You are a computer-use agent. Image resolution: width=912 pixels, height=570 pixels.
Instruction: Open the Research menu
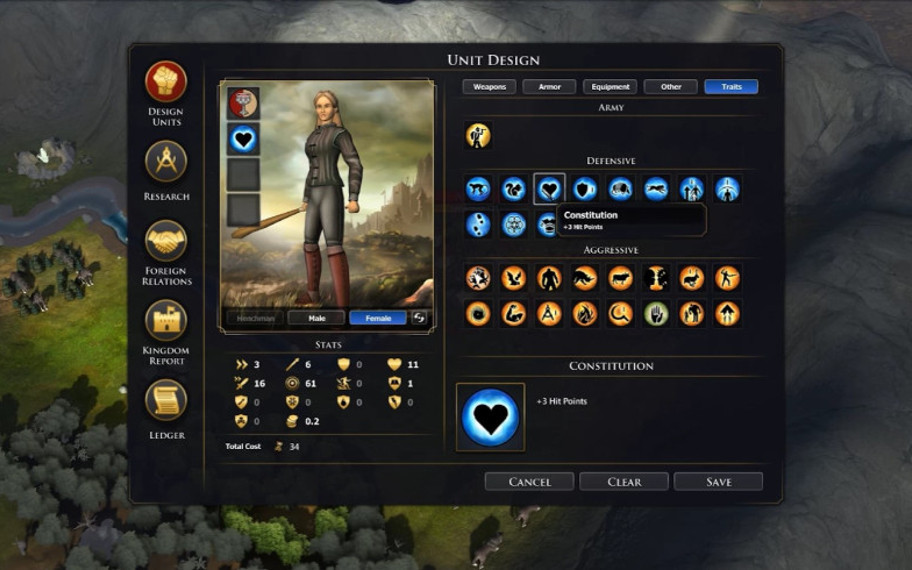[x=166, y=162]
